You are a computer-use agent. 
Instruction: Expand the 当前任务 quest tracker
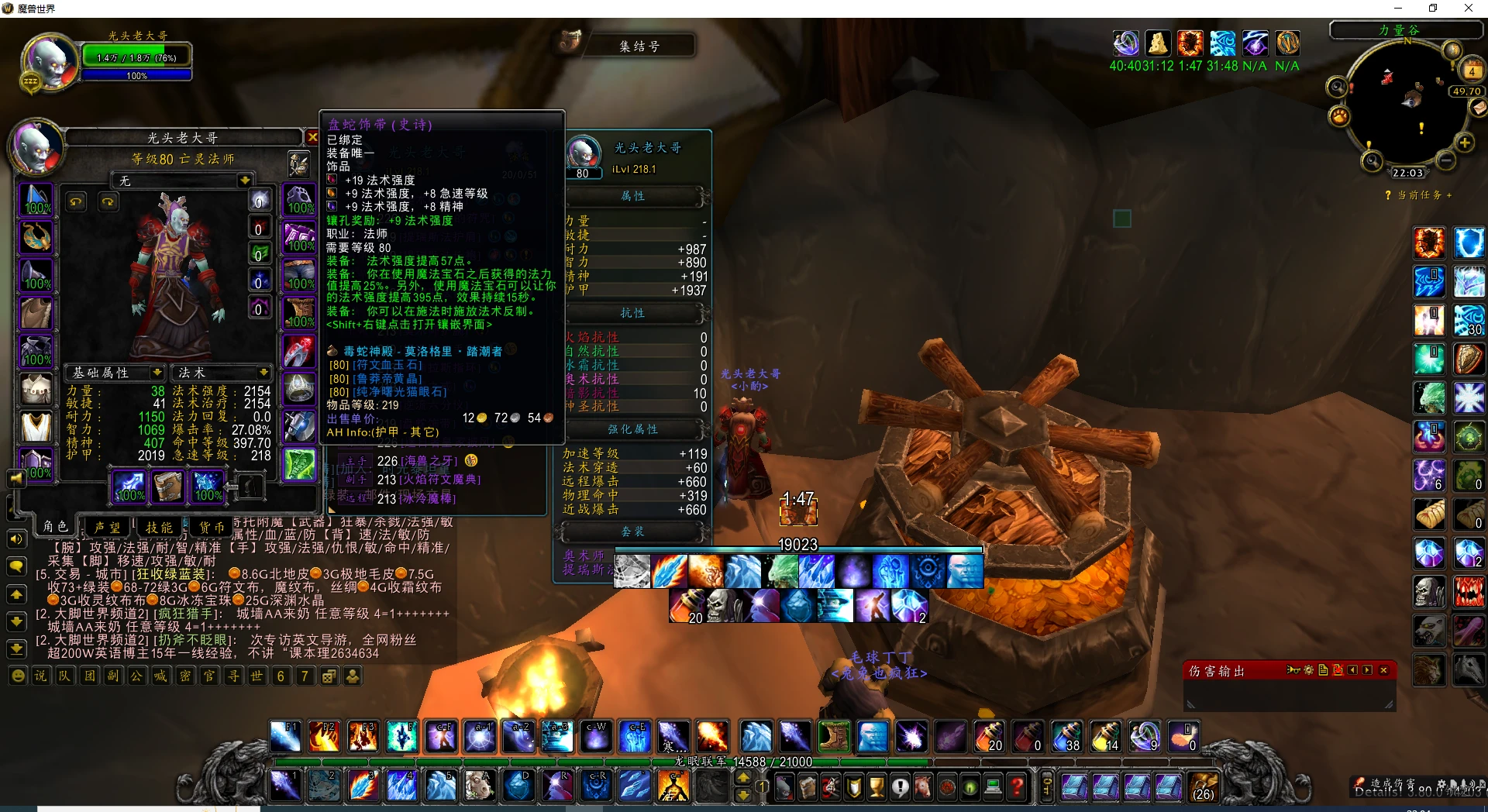1449,195
